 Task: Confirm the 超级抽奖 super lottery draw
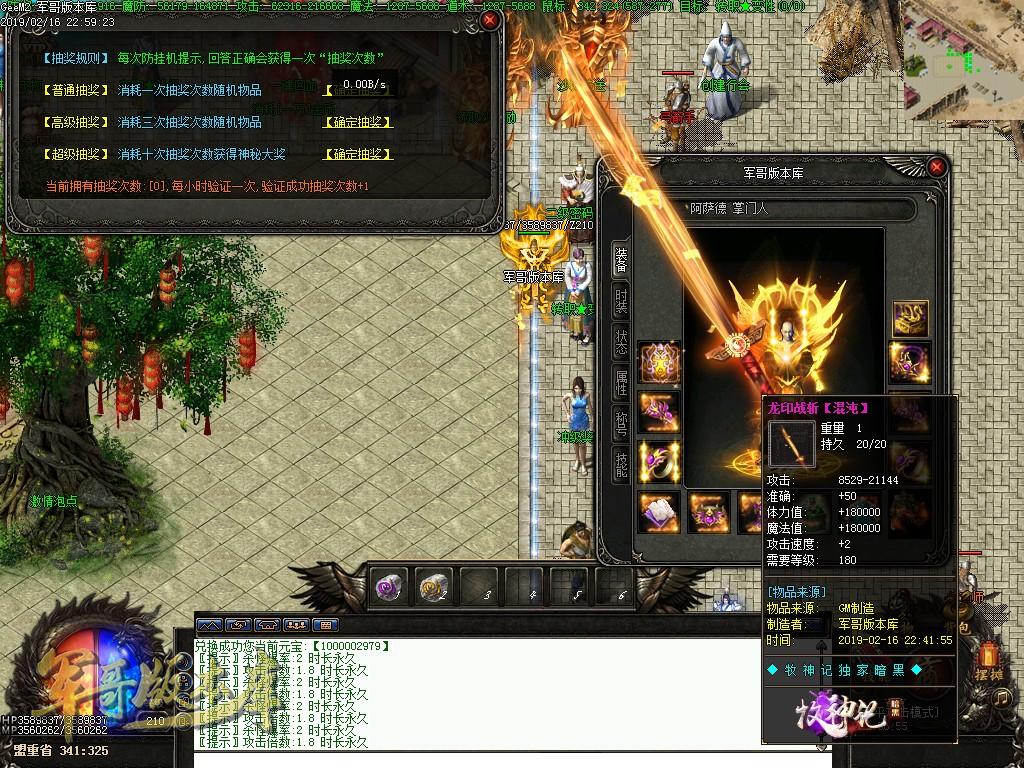click(357, 154)
